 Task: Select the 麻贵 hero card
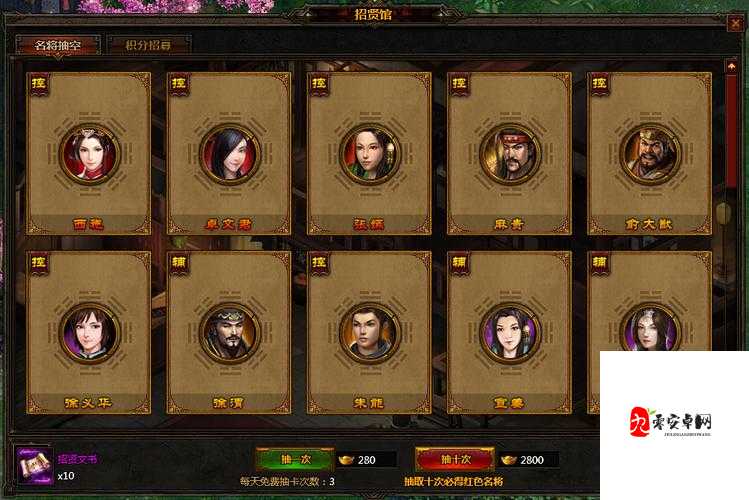(509, 152)
